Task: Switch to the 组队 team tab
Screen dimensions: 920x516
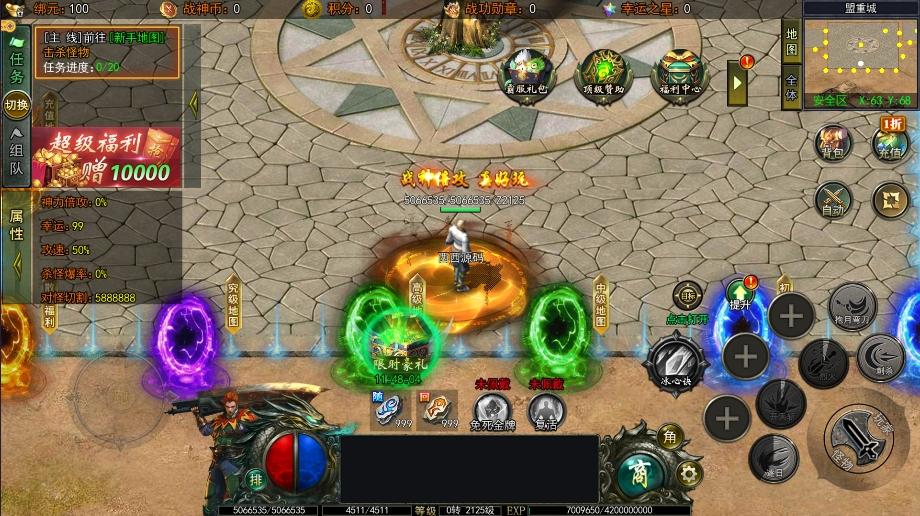Action: (x=17, y=152)
